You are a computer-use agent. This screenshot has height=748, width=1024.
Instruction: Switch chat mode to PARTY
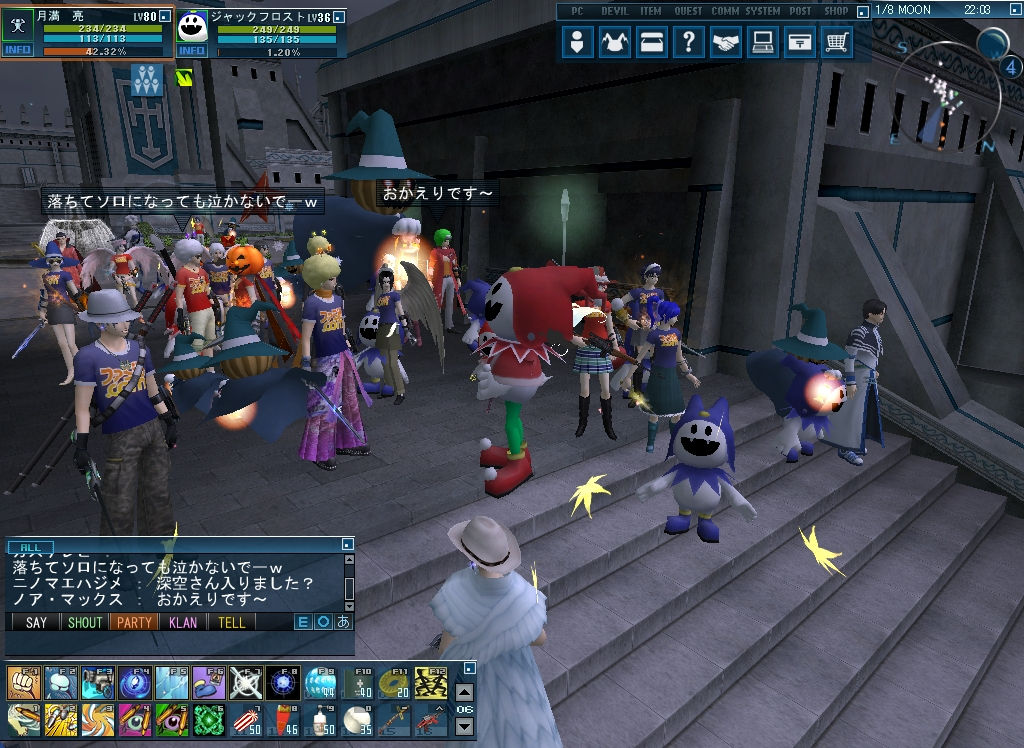pyautogui.click(x=134, y=622)
